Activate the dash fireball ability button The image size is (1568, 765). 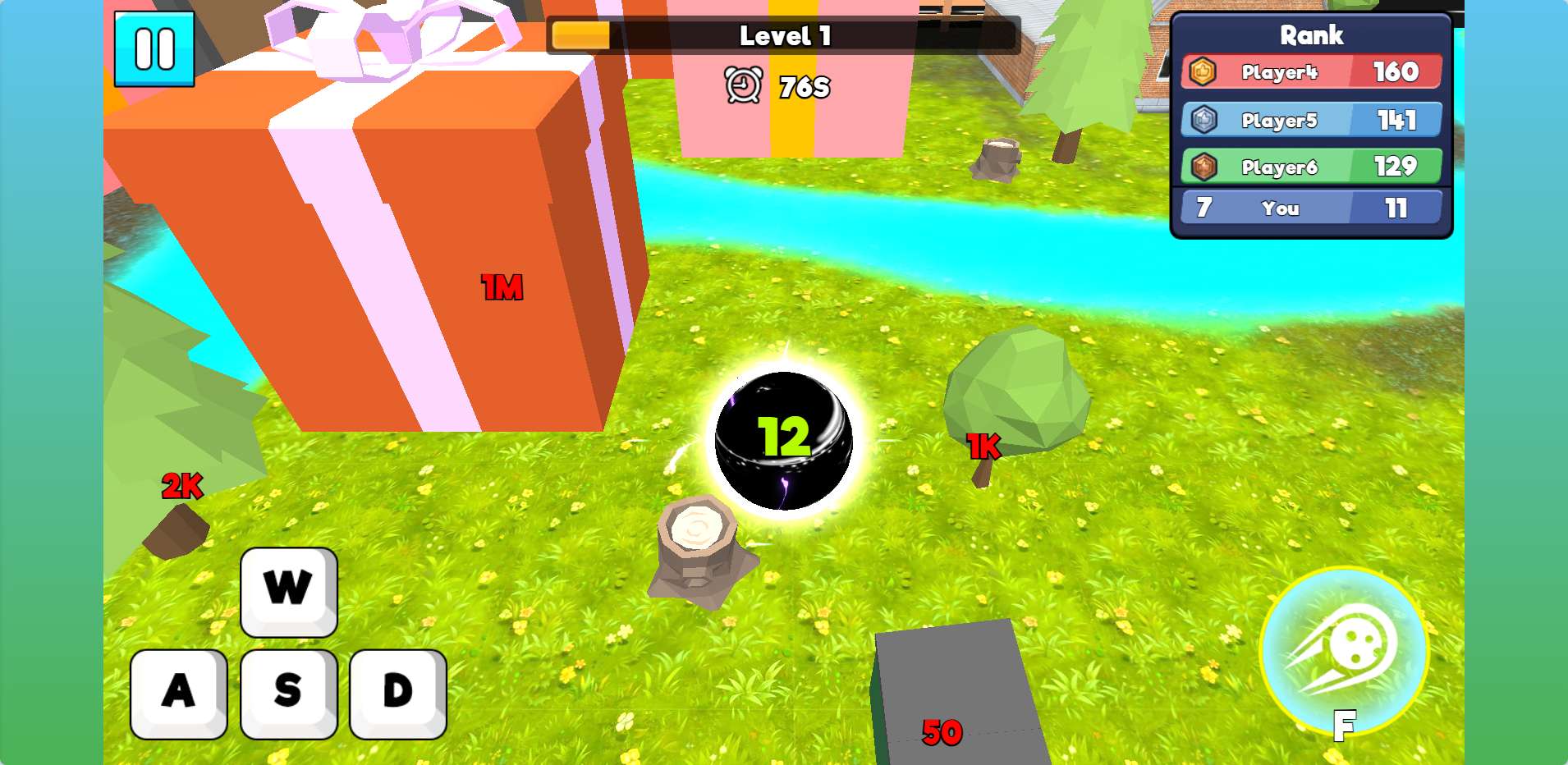pos(1343,651)
